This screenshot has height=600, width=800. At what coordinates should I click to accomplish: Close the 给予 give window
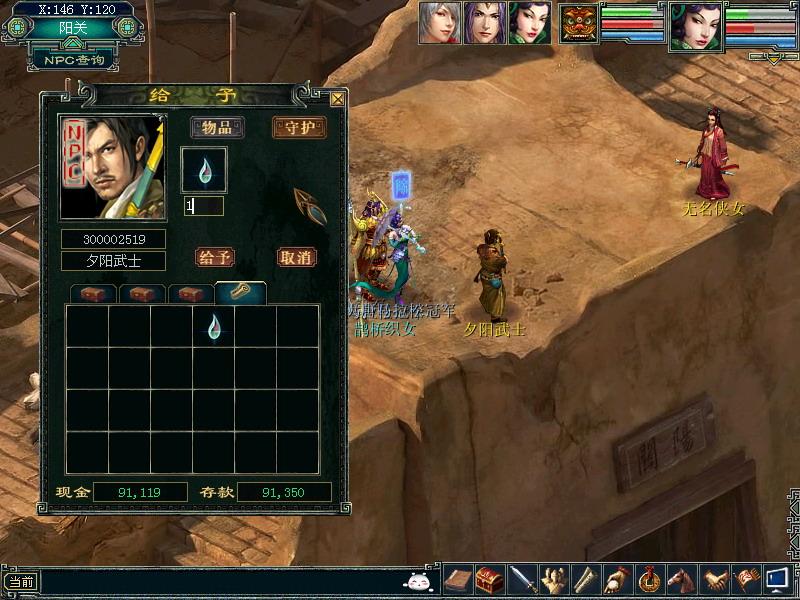click(337, 99)
